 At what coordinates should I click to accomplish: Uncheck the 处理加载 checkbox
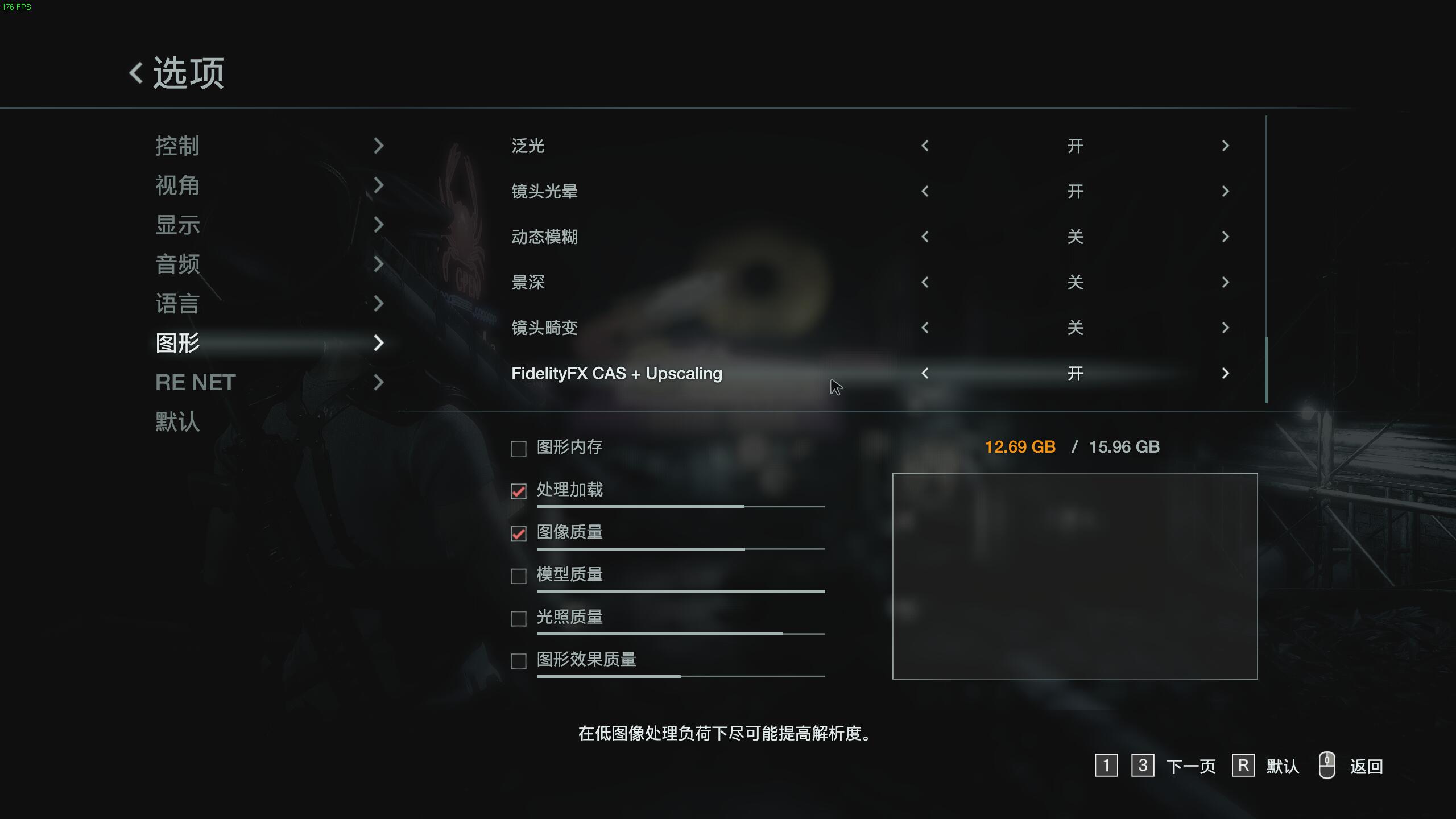pos(518,491)
